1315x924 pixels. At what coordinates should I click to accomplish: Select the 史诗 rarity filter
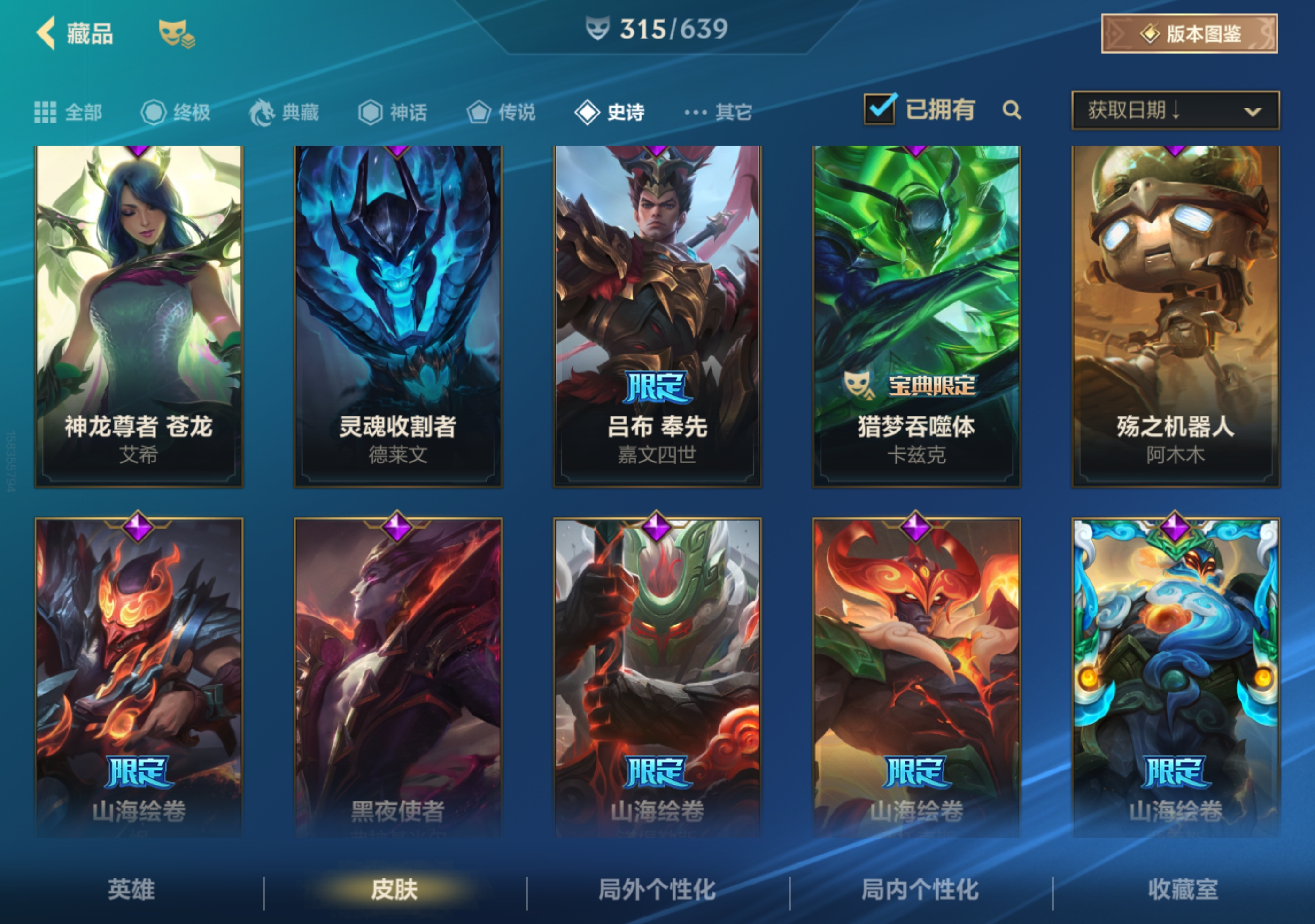click(x=610, y=112)
